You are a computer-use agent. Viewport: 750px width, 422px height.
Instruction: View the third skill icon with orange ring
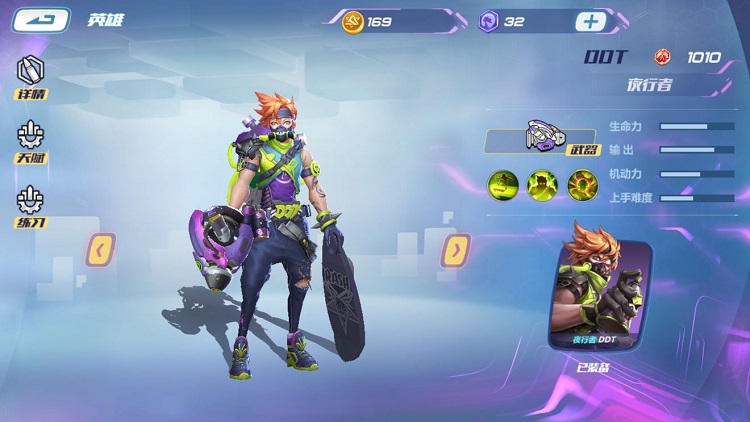click(583, 185)
